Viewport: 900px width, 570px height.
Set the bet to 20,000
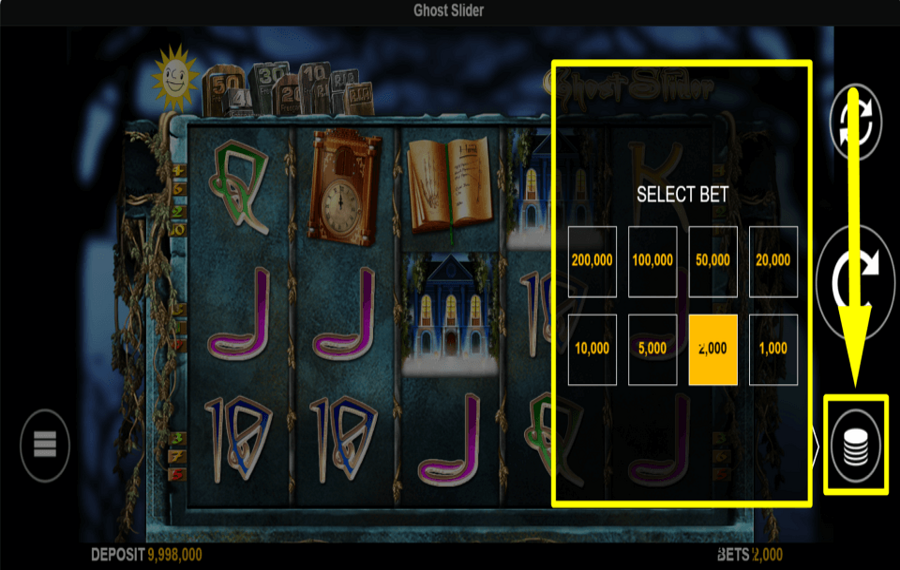click(x=773, y=261)
